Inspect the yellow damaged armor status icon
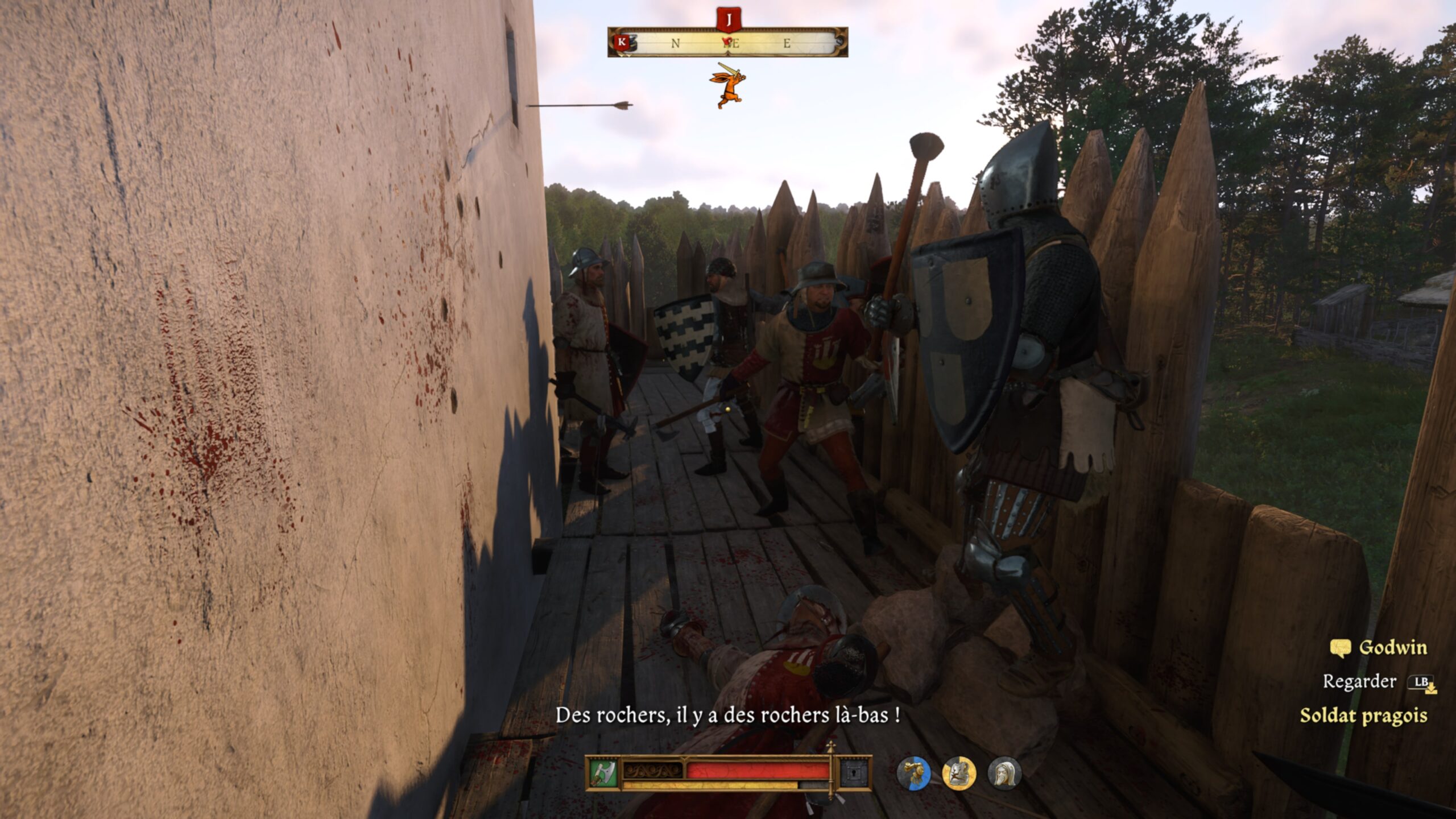This screenshot has width=1456, height=819. pyautogui.click(x=959, y=773)
